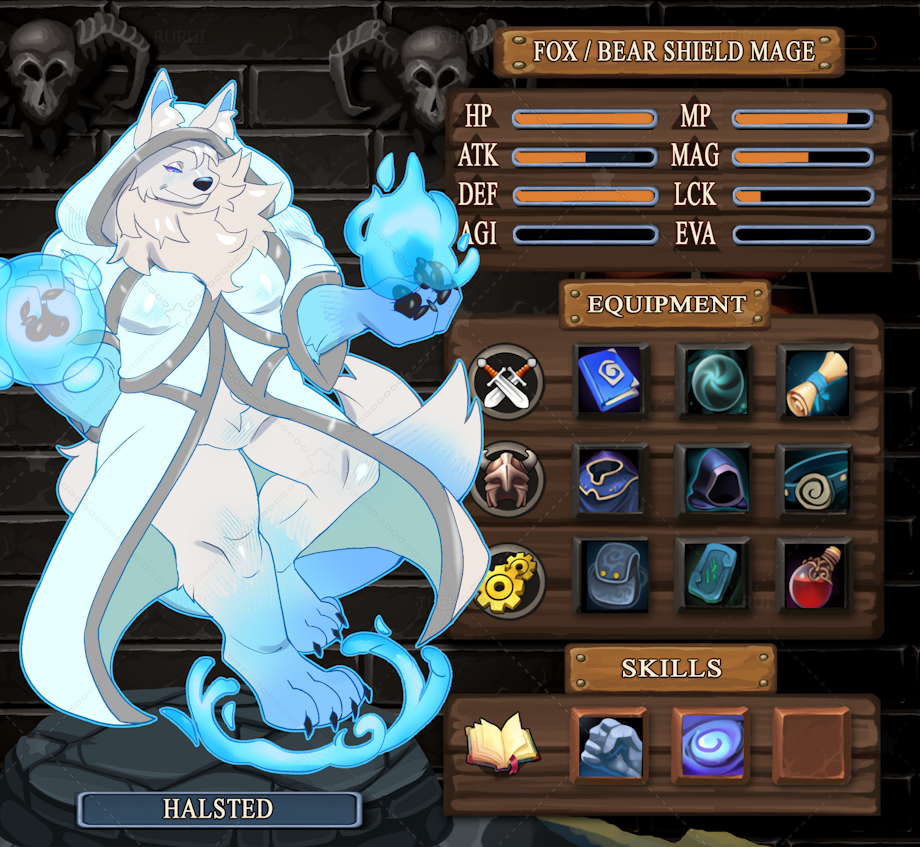Open the skills spellbook icon
This screenshot has height=847, width=920.
(x=502, y=743)
